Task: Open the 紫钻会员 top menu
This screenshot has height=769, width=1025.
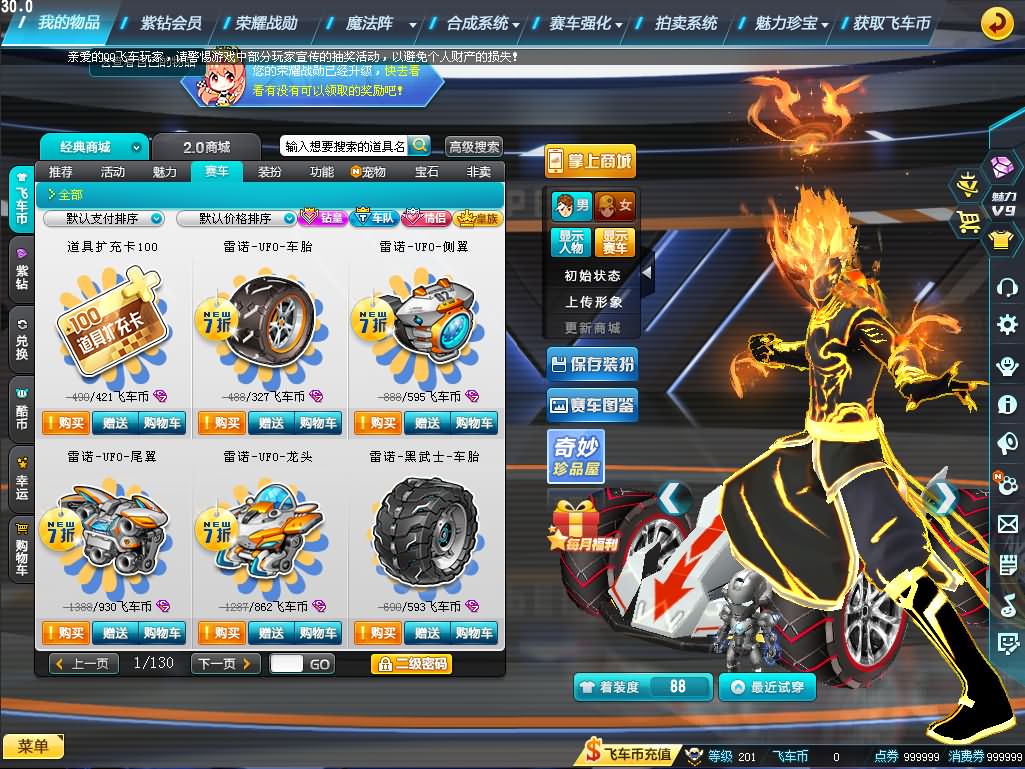Action: point(171,23)
